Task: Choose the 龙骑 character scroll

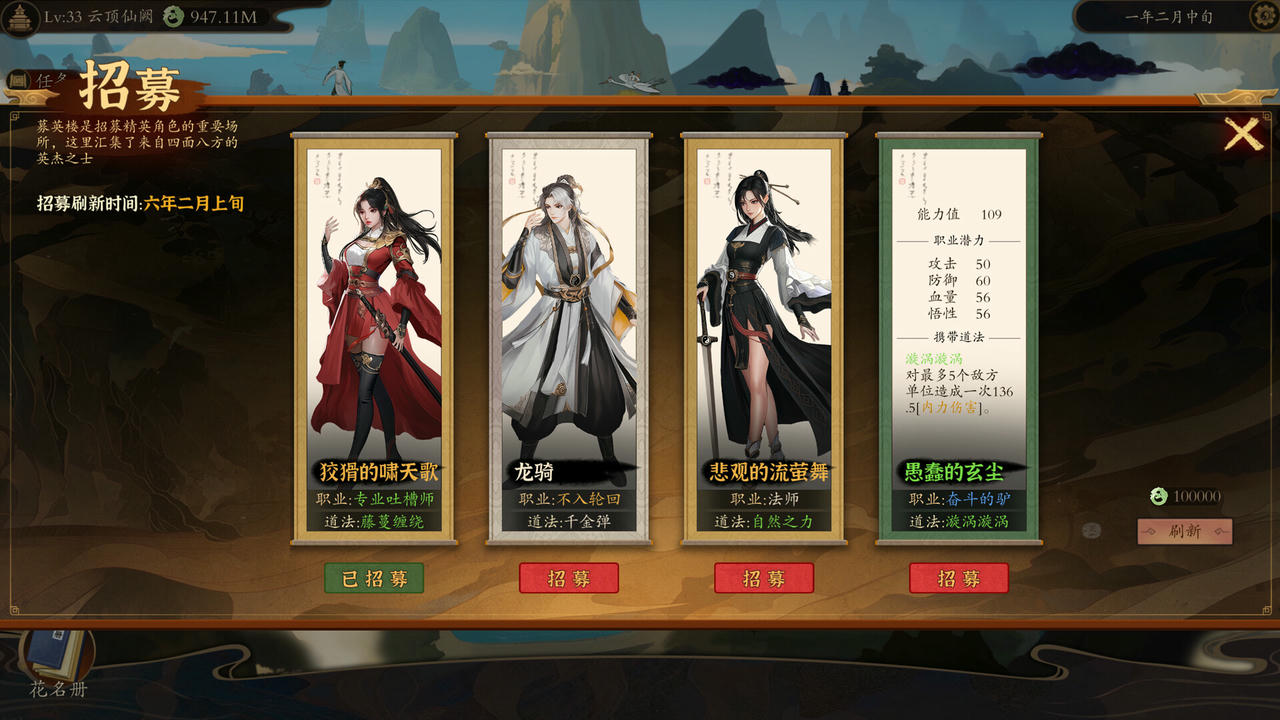Action: (568, 320)
